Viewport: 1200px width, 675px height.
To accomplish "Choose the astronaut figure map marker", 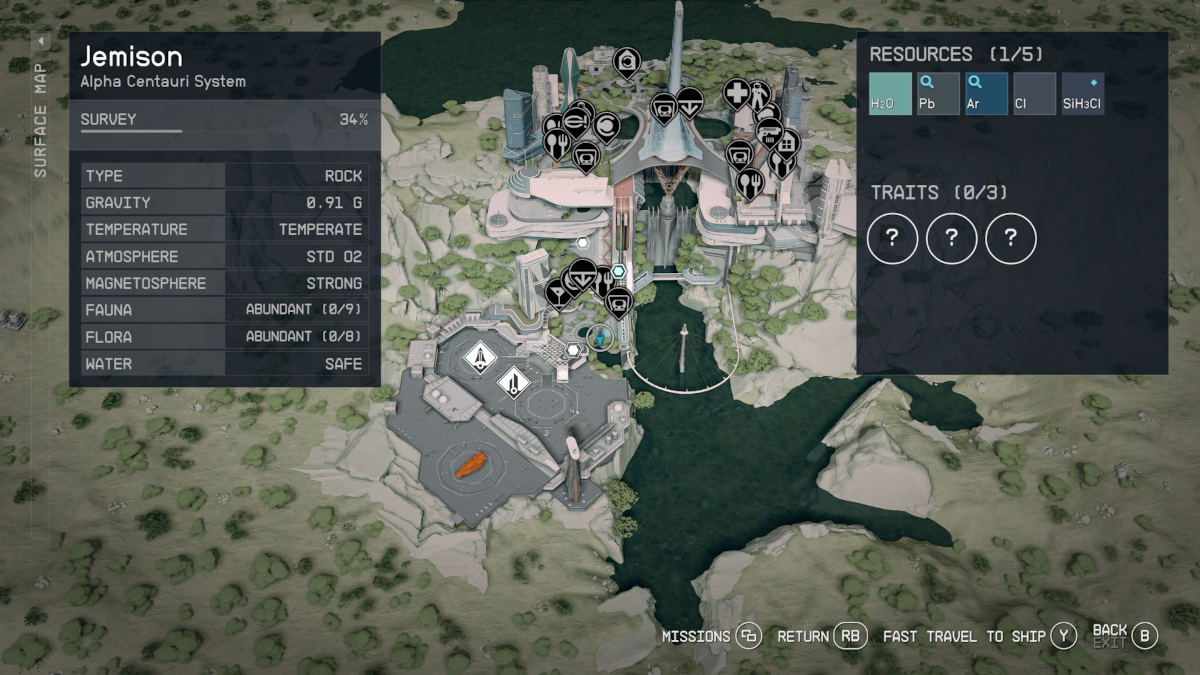I will tap(759, 95).
